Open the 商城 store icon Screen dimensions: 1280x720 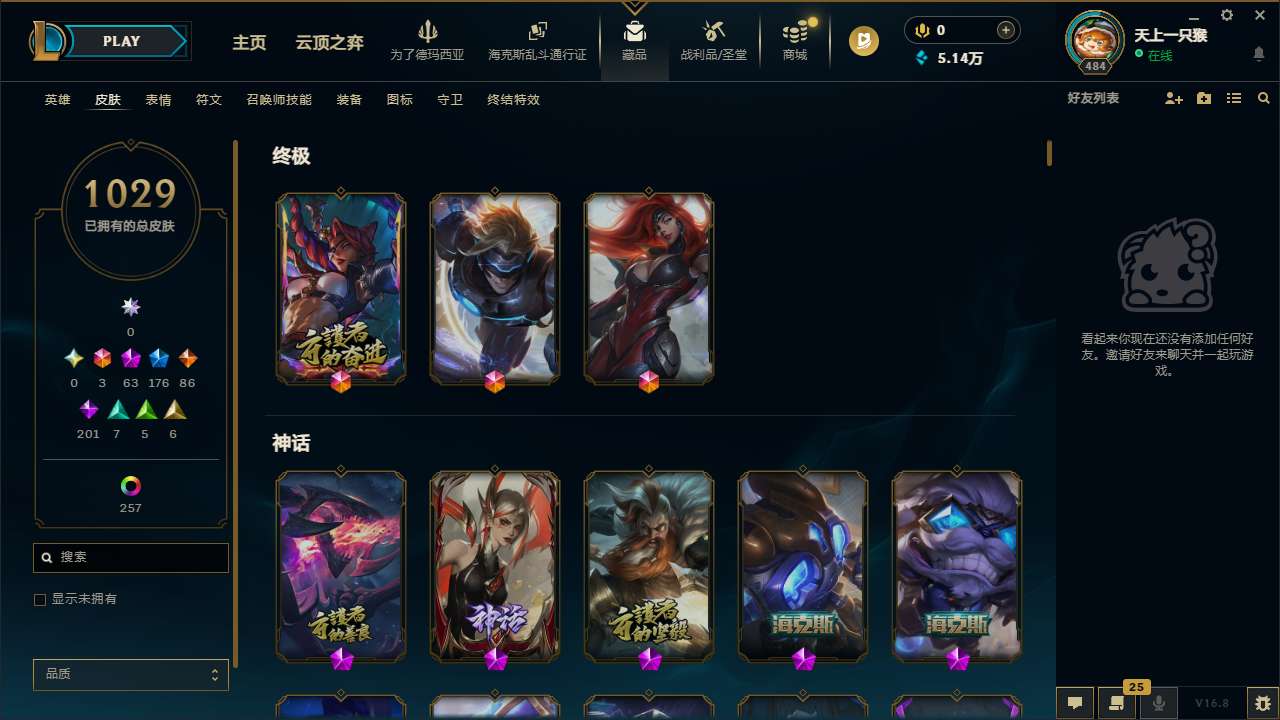794,38
